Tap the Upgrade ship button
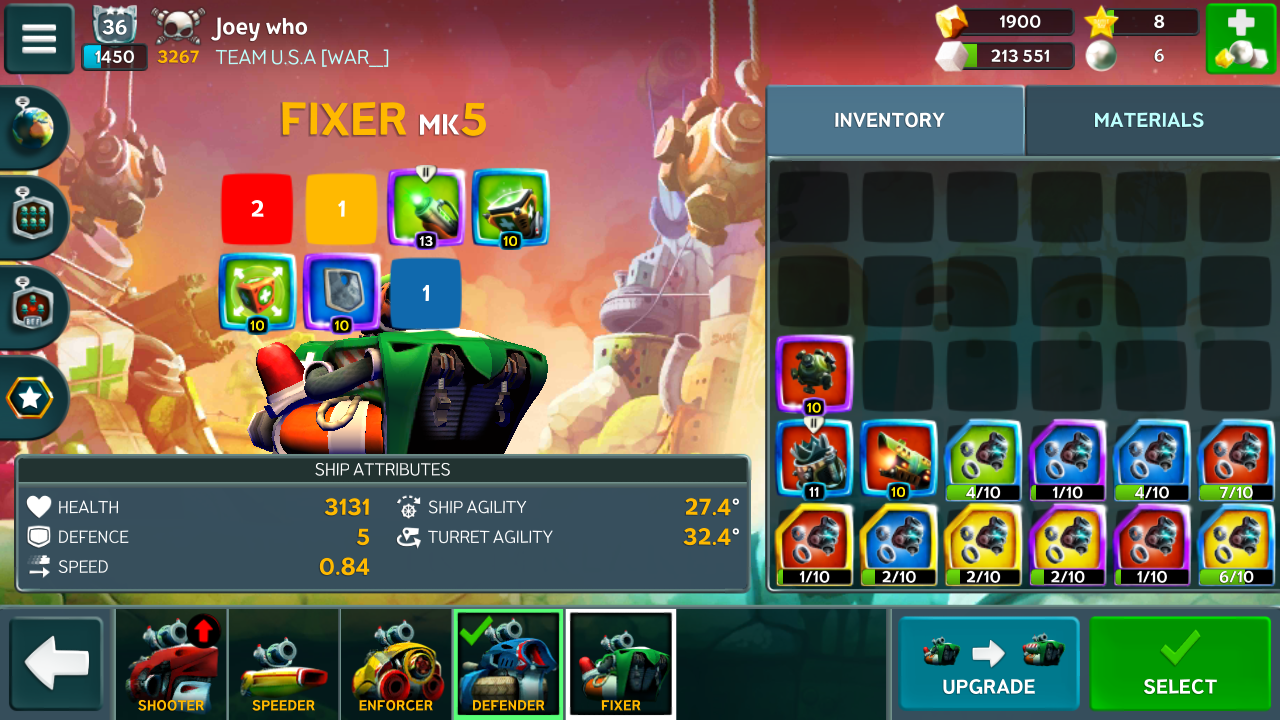 tap(988, 664)
